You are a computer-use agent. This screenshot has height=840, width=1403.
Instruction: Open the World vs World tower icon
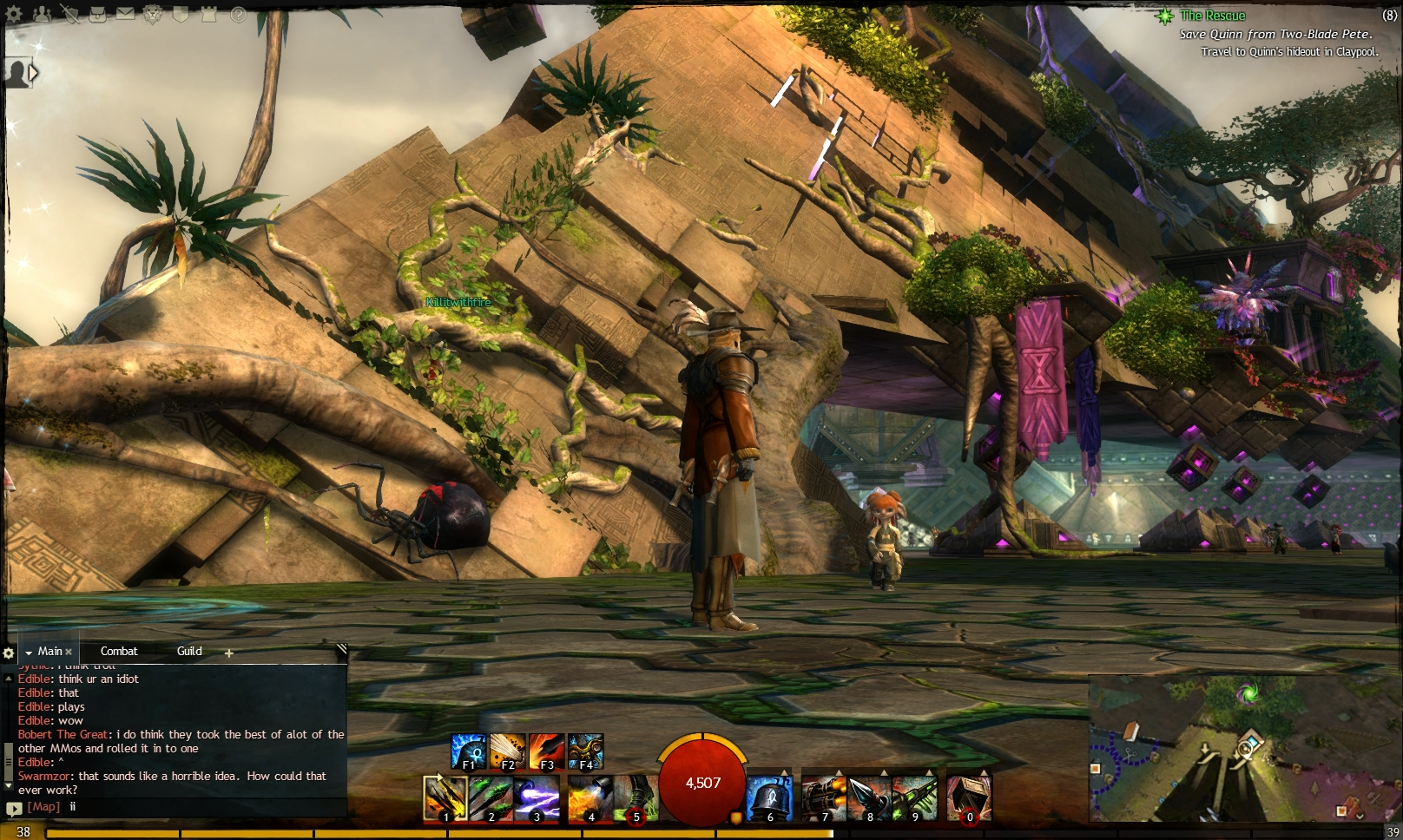pyautogui.click(x=208, y=14)
